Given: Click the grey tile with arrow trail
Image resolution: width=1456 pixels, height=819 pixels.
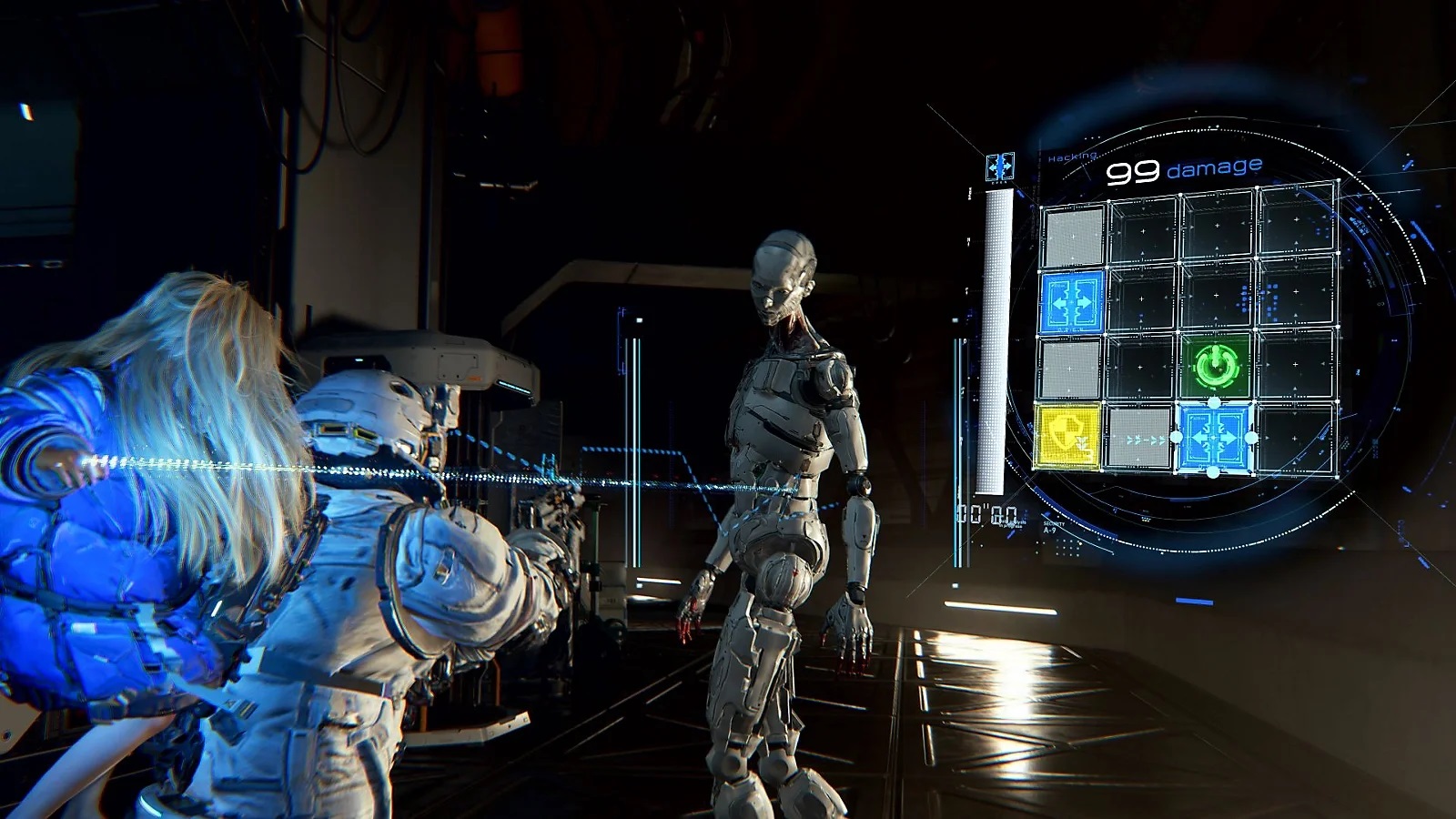Looking at the screenshot, I should 1138,439.
